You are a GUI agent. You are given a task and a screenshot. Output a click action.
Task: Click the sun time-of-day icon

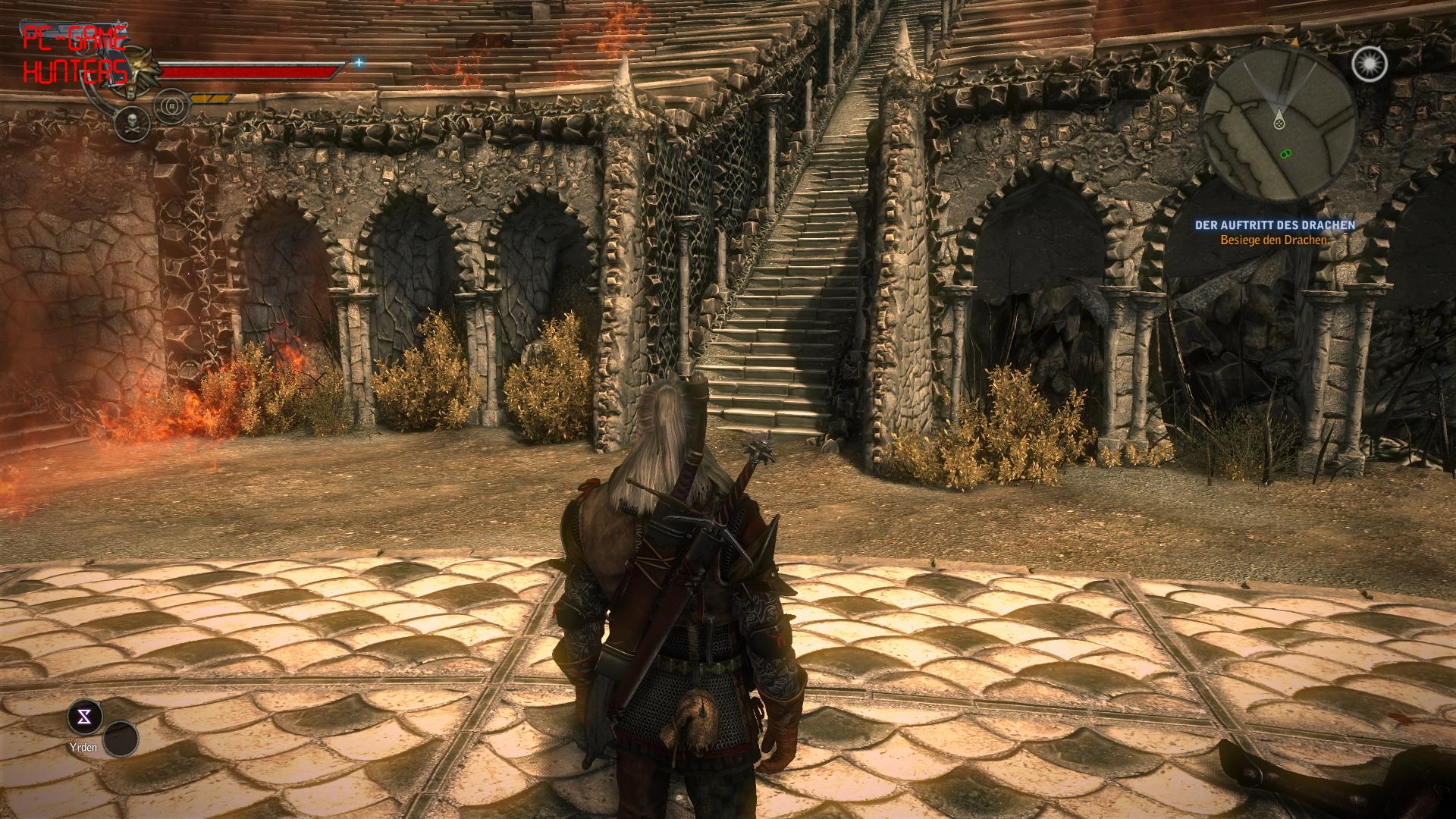[x=1369, y=64]
